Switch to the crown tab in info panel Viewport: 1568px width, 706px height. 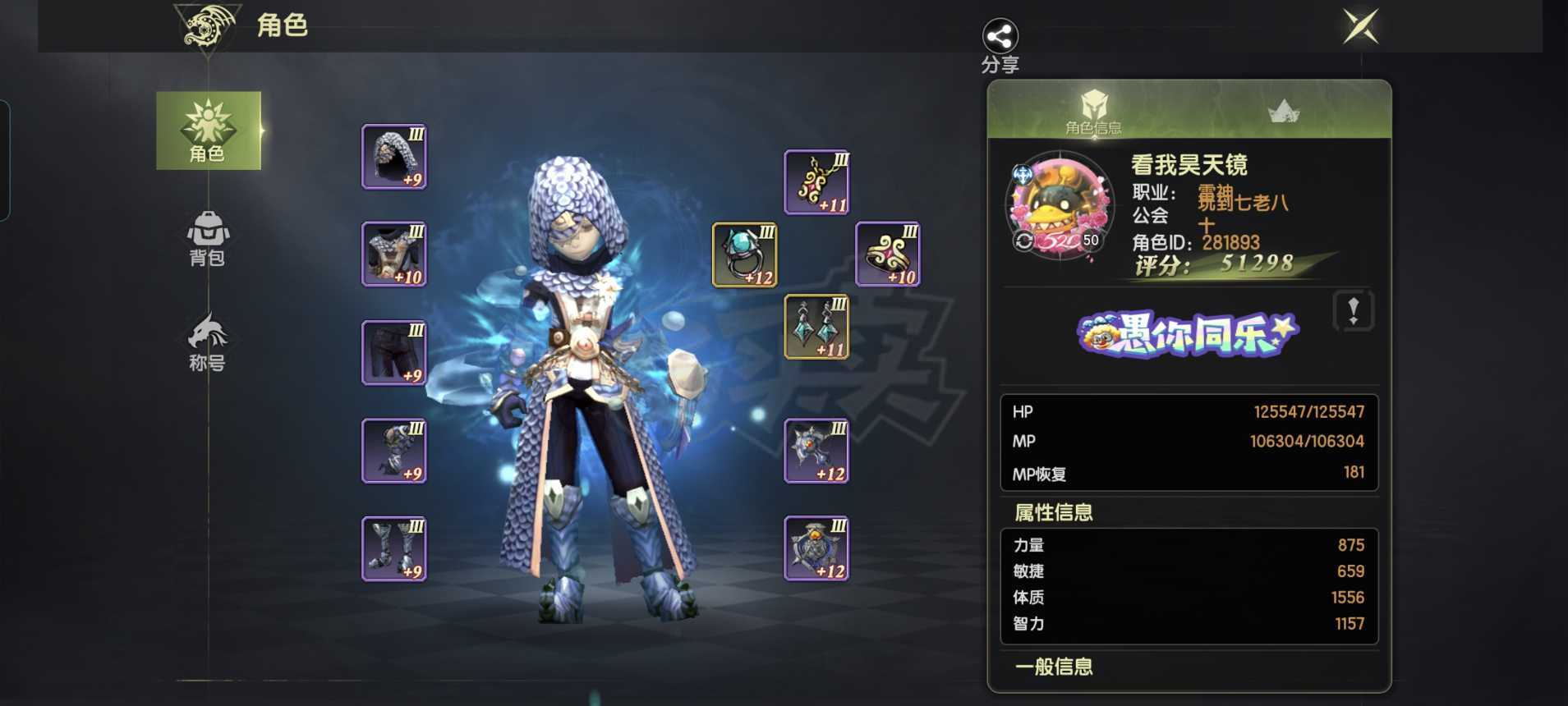point(1283,112)
